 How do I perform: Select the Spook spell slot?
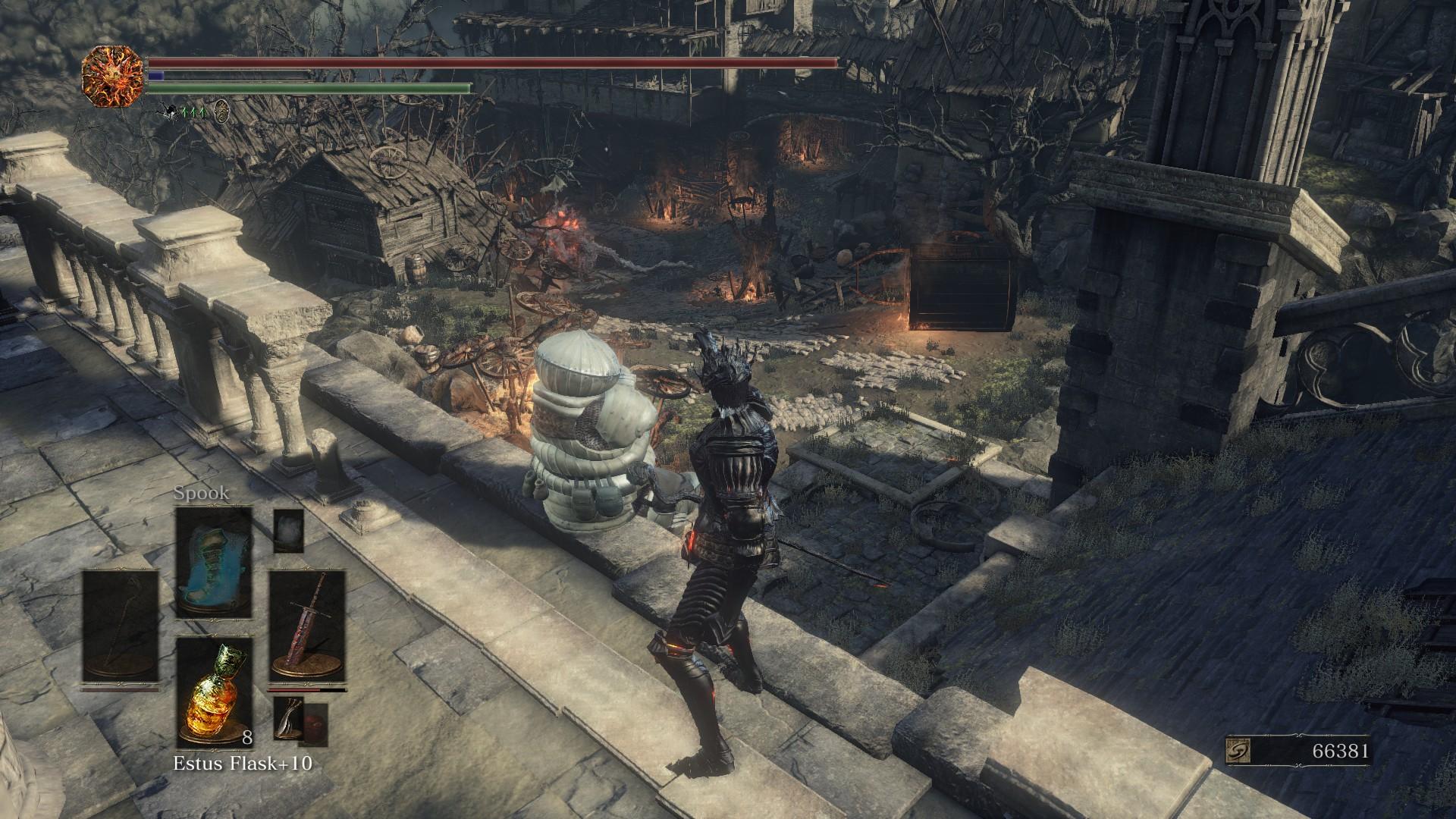pos(213,561)
